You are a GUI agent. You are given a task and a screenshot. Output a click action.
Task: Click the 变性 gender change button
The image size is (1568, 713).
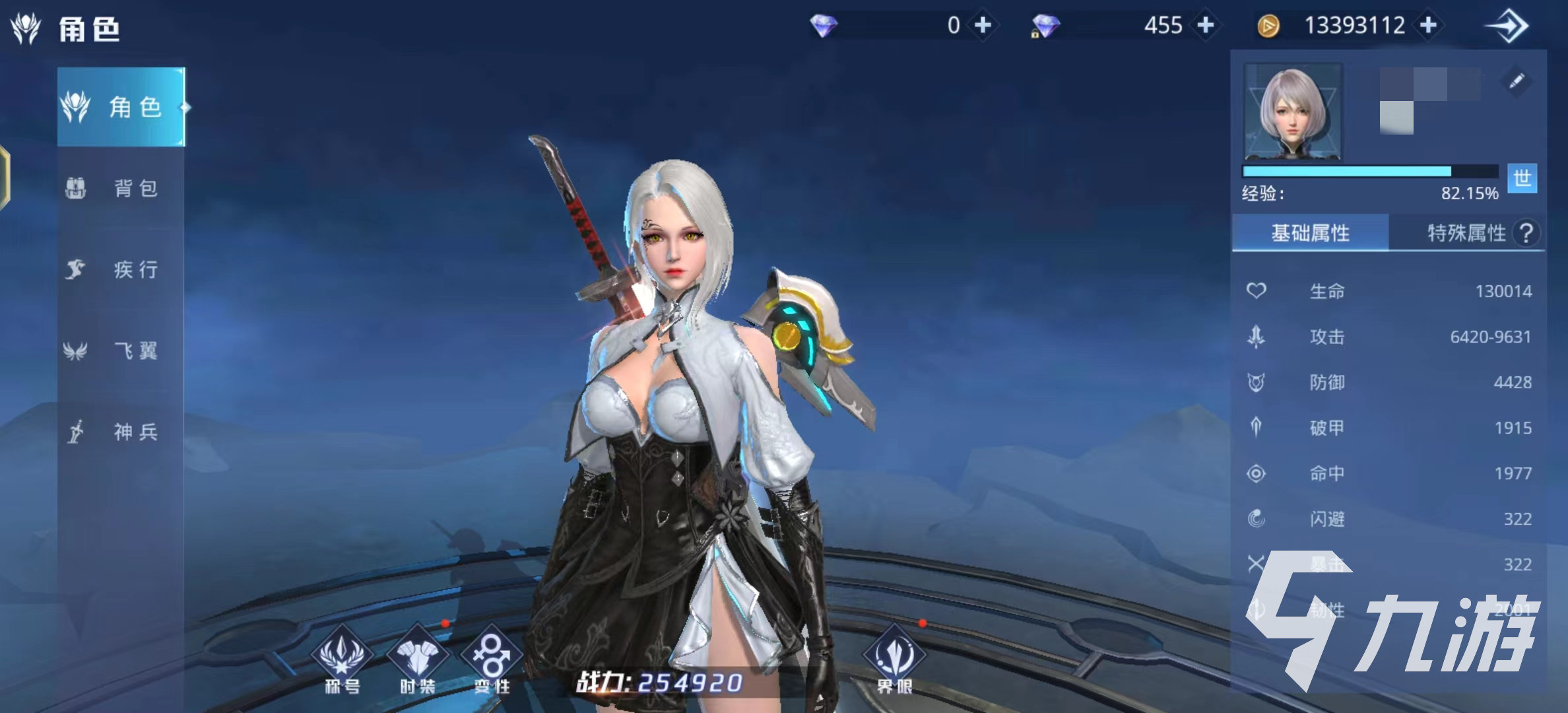click(x=492, y=660)
